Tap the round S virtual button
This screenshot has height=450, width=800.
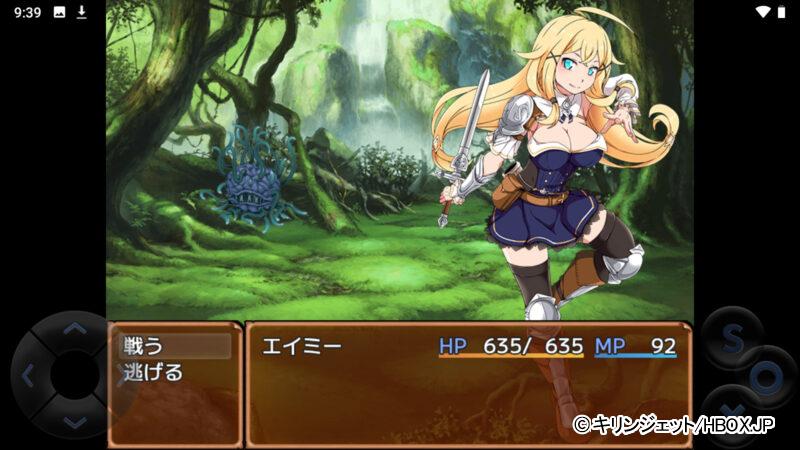click(730, 340)
